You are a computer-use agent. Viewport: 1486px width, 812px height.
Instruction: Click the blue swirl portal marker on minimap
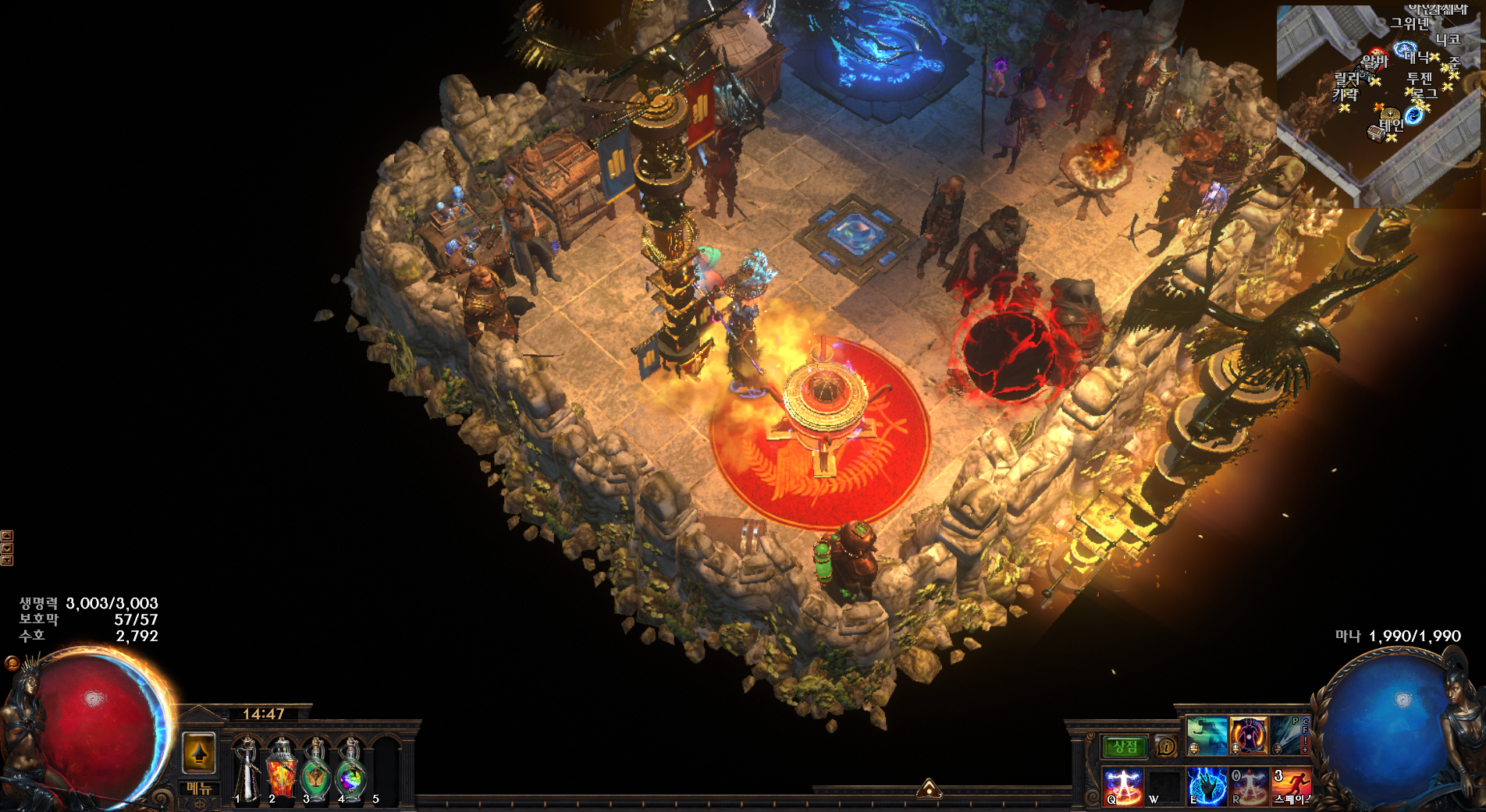(x=1414, y=116)
